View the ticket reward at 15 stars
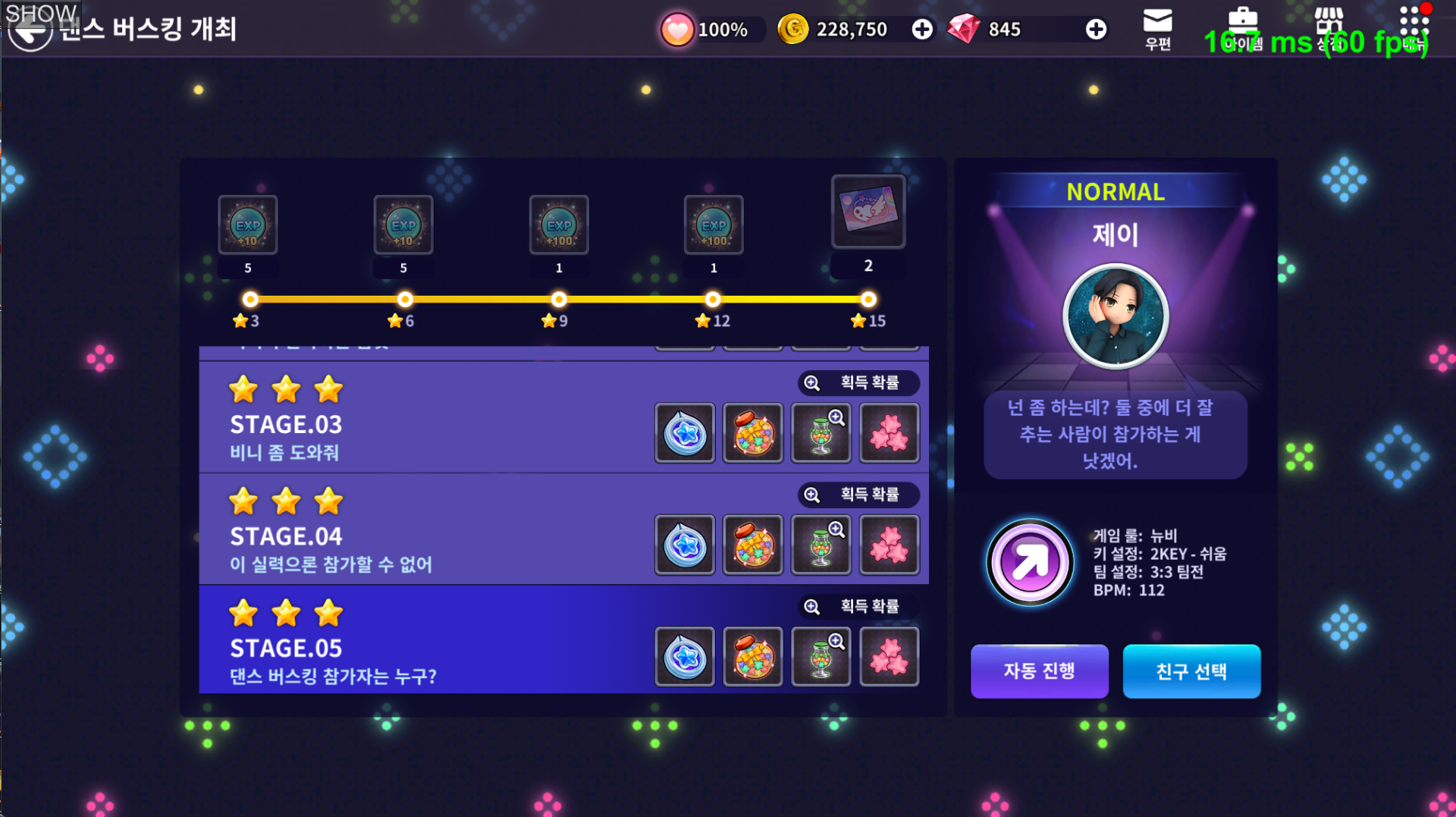The width and height of the screenshot is (1456, 817). [x=868, y=212]
